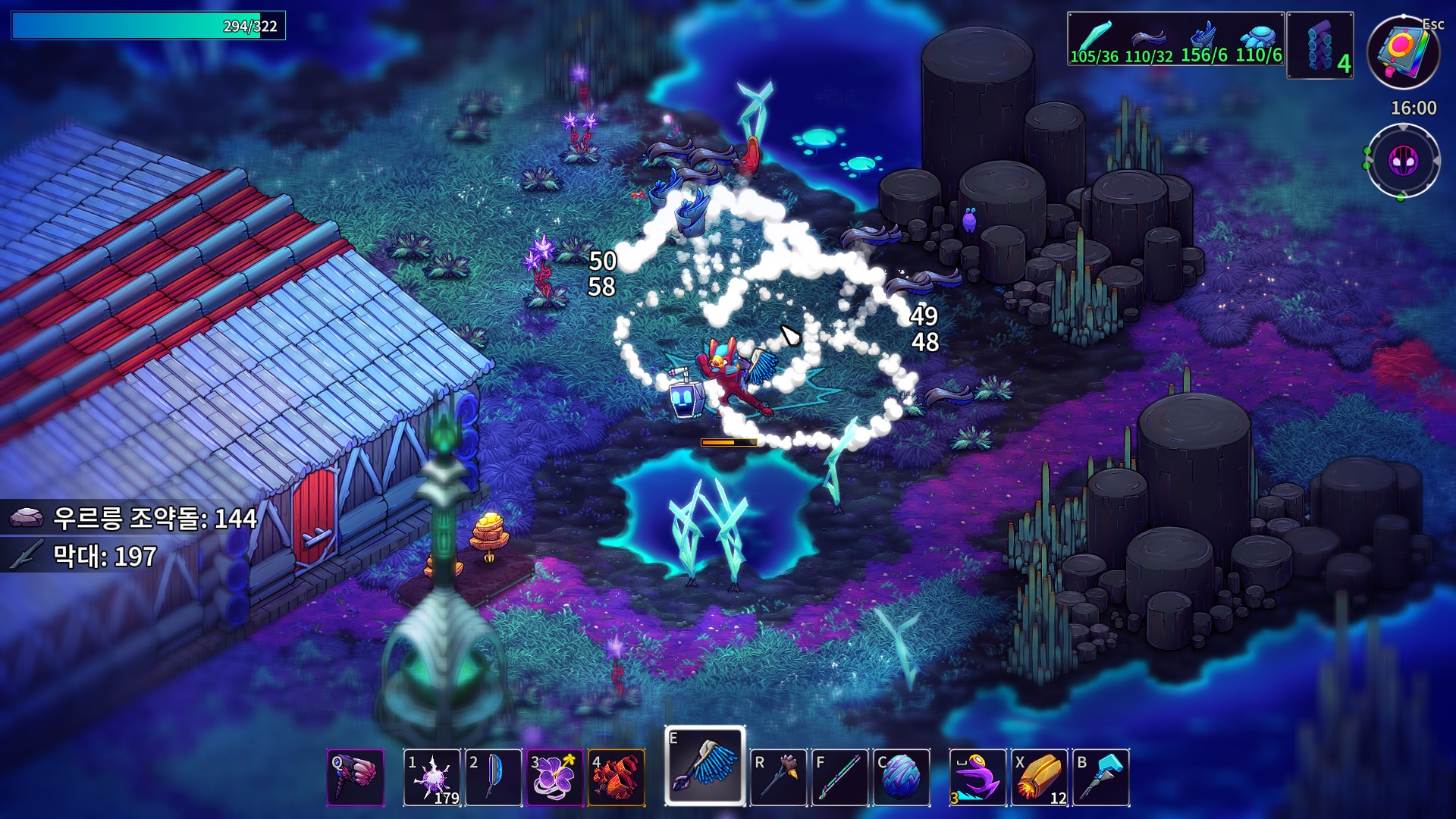This screenshot has height=819, width=1456.
Task: Click the circular compass minimap
Action: coord(1402,162)
